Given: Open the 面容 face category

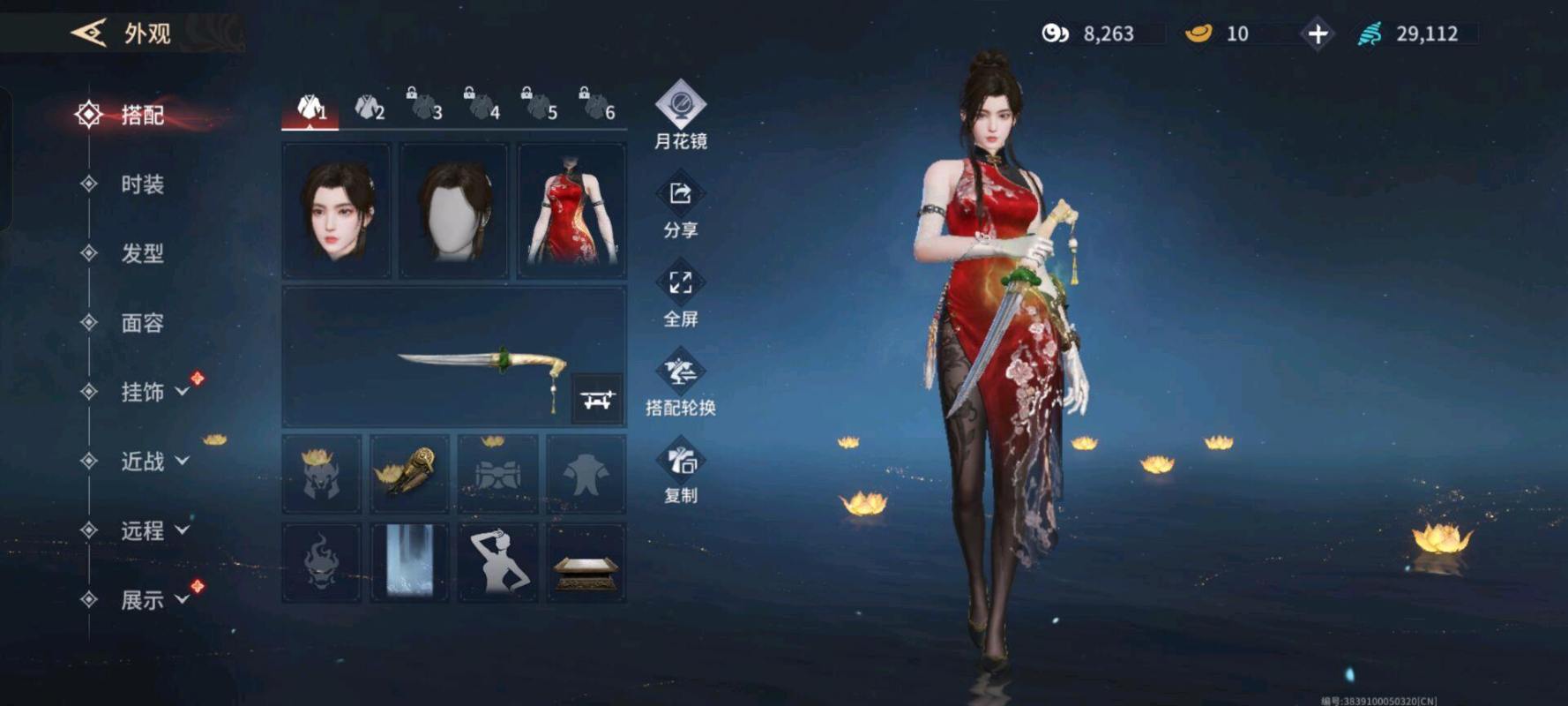Looking at the screenshot, I should (142, 323).
